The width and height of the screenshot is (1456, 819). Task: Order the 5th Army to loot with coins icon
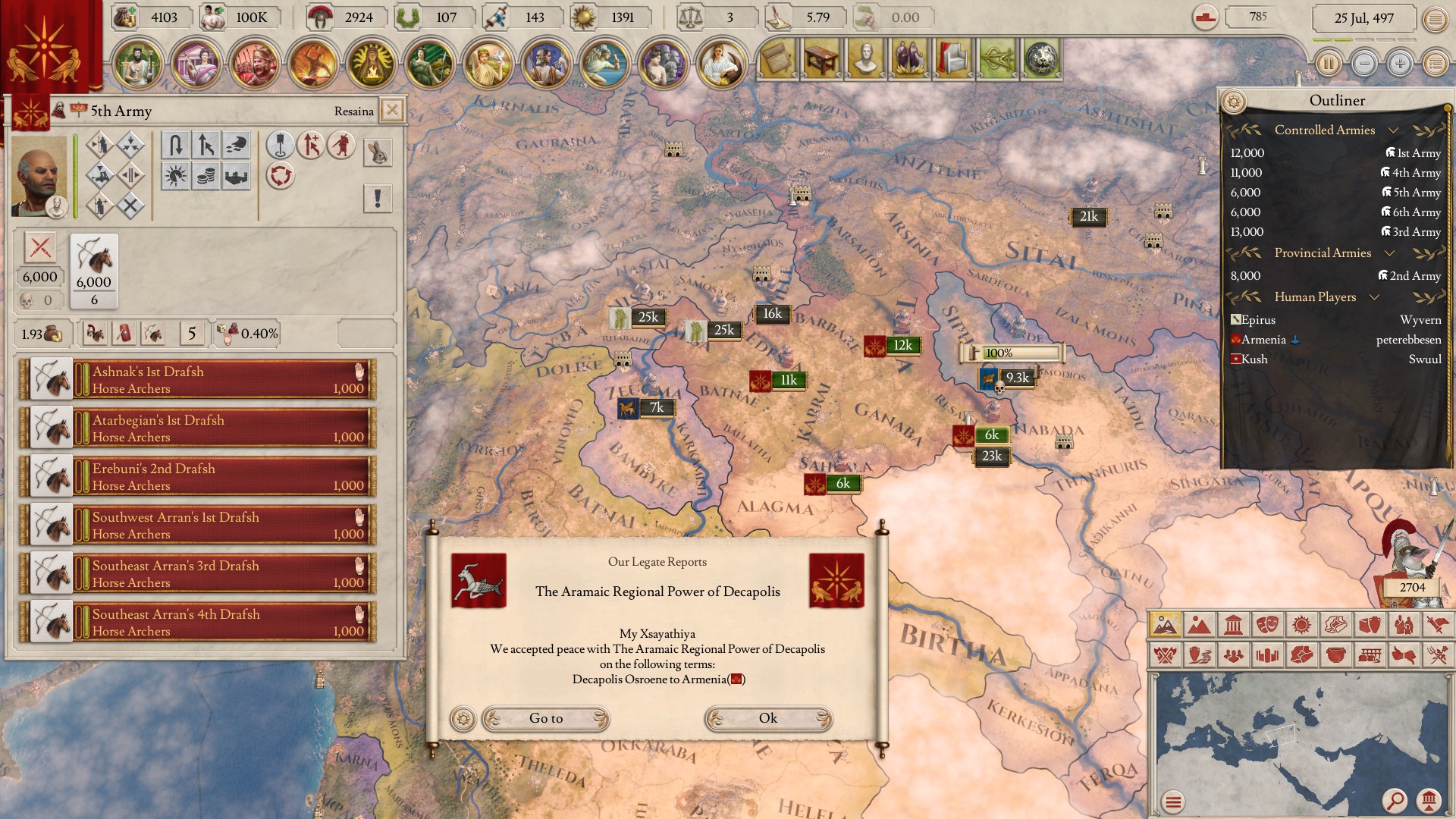206,177
